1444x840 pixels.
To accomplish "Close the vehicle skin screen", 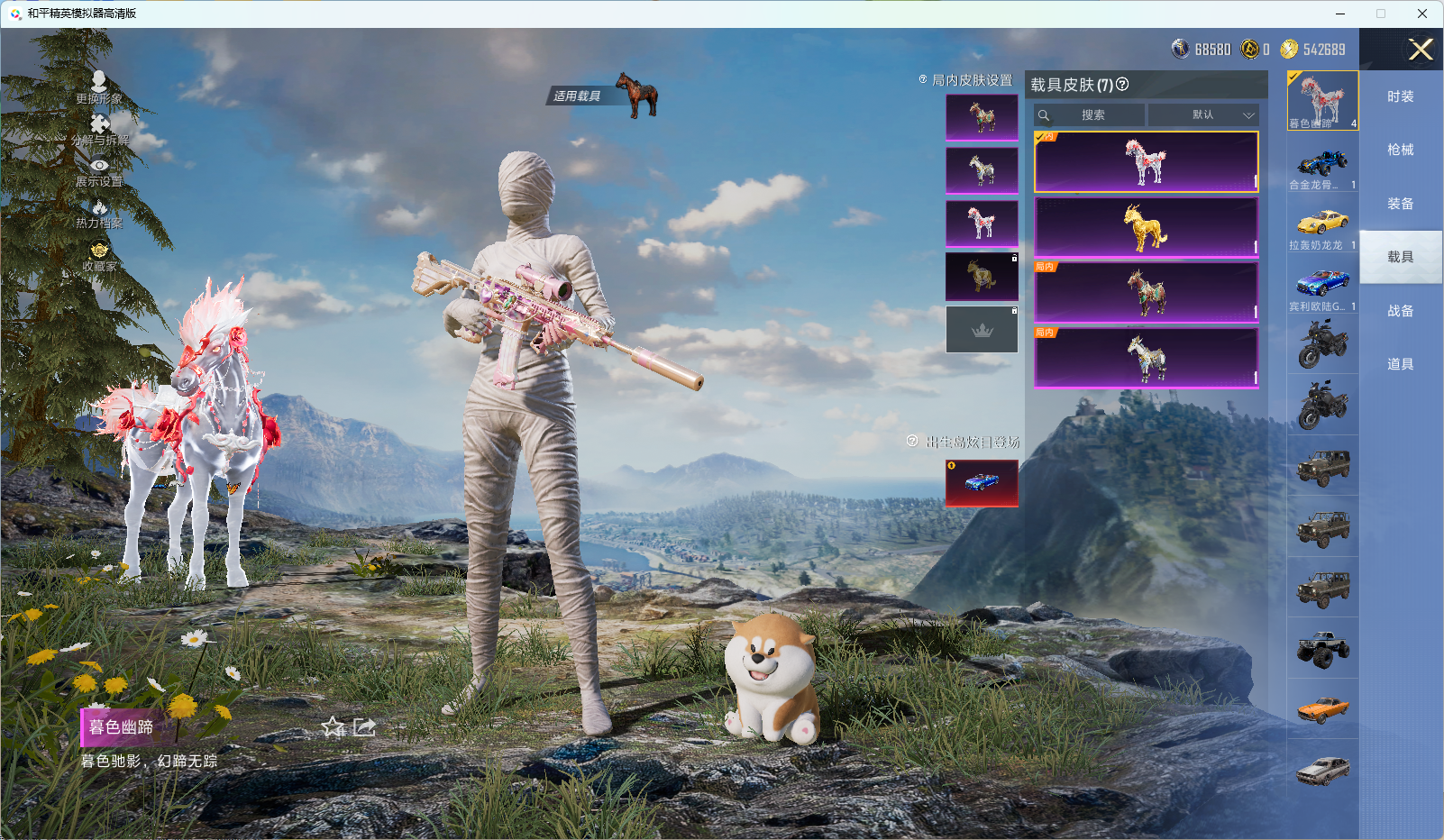I will point(1421,50).
